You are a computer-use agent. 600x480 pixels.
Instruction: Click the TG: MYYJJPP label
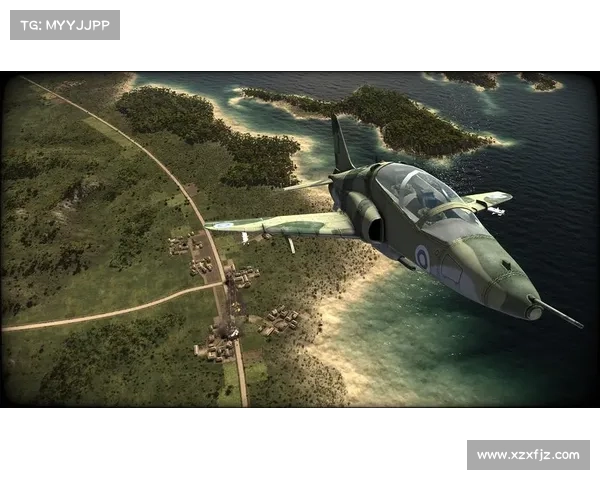pyautogui.click(x=64, y=24)
